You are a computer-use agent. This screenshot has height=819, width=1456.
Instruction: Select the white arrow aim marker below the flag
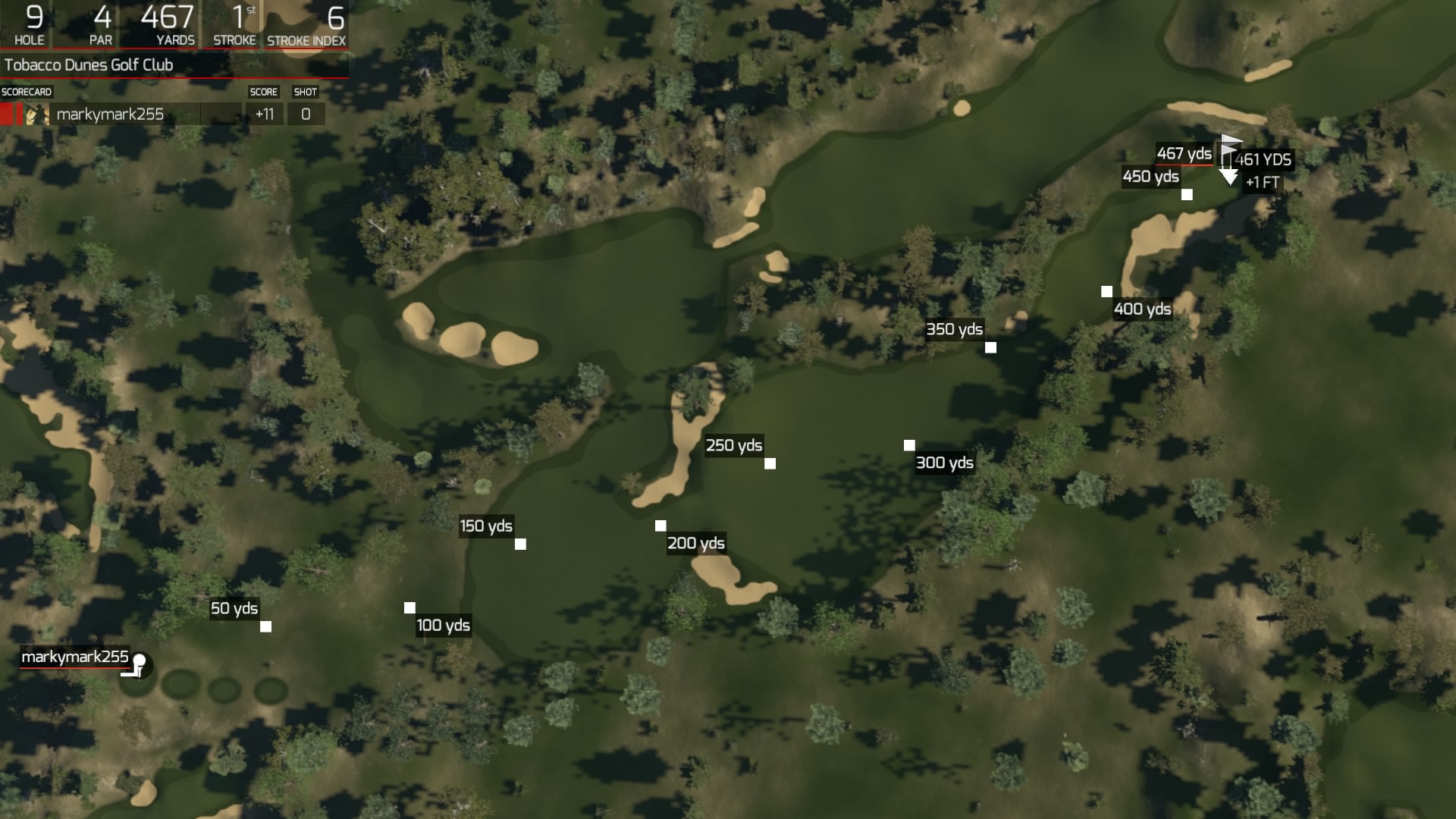coord(1228,176)
